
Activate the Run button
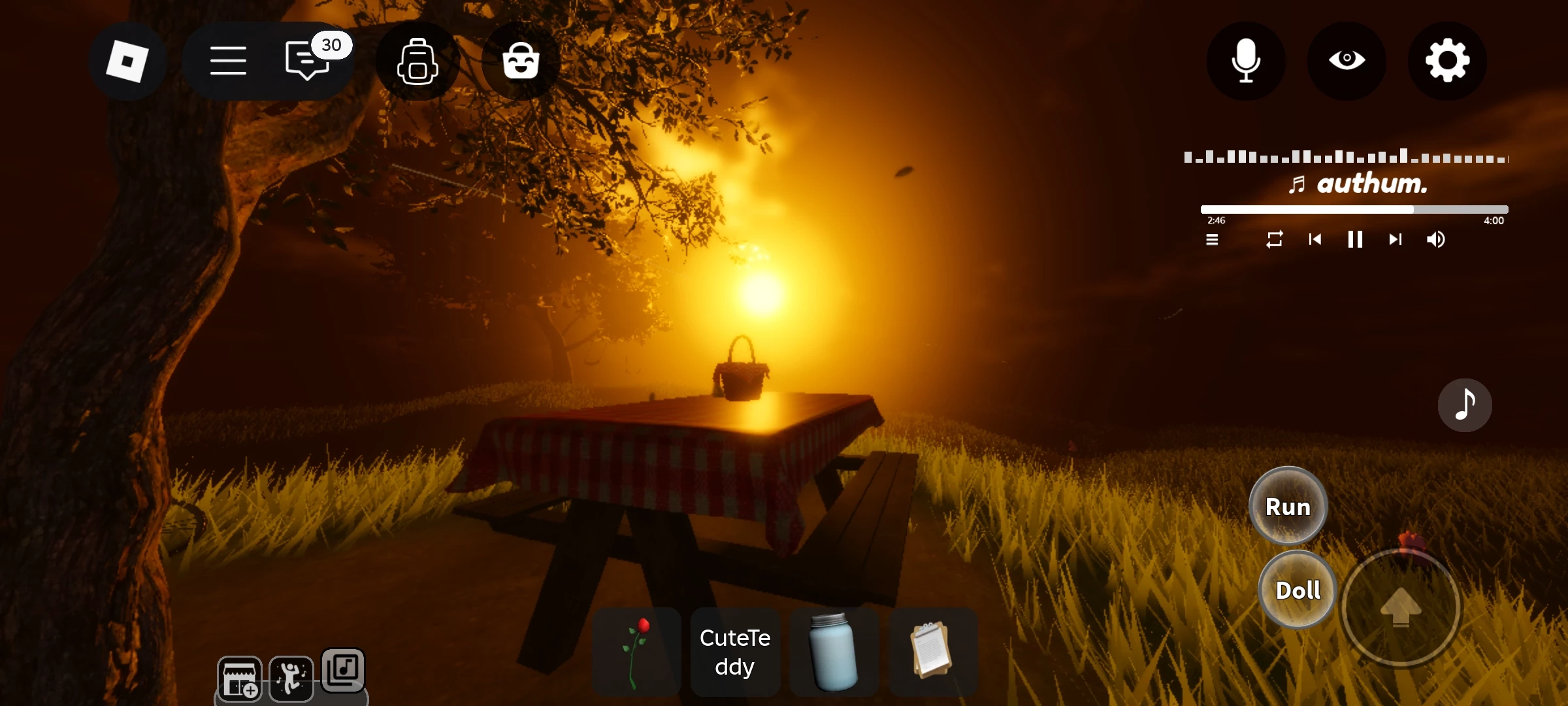click(x=1288, y=507)
